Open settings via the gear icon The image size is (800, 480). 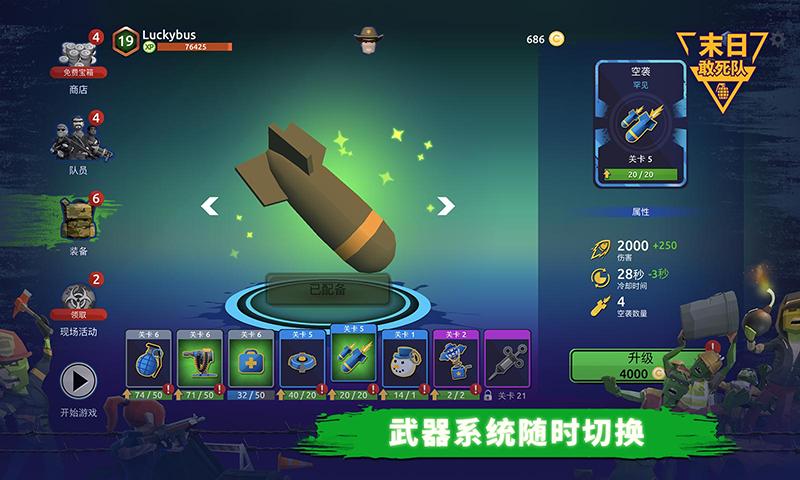(x=780, y=40)
